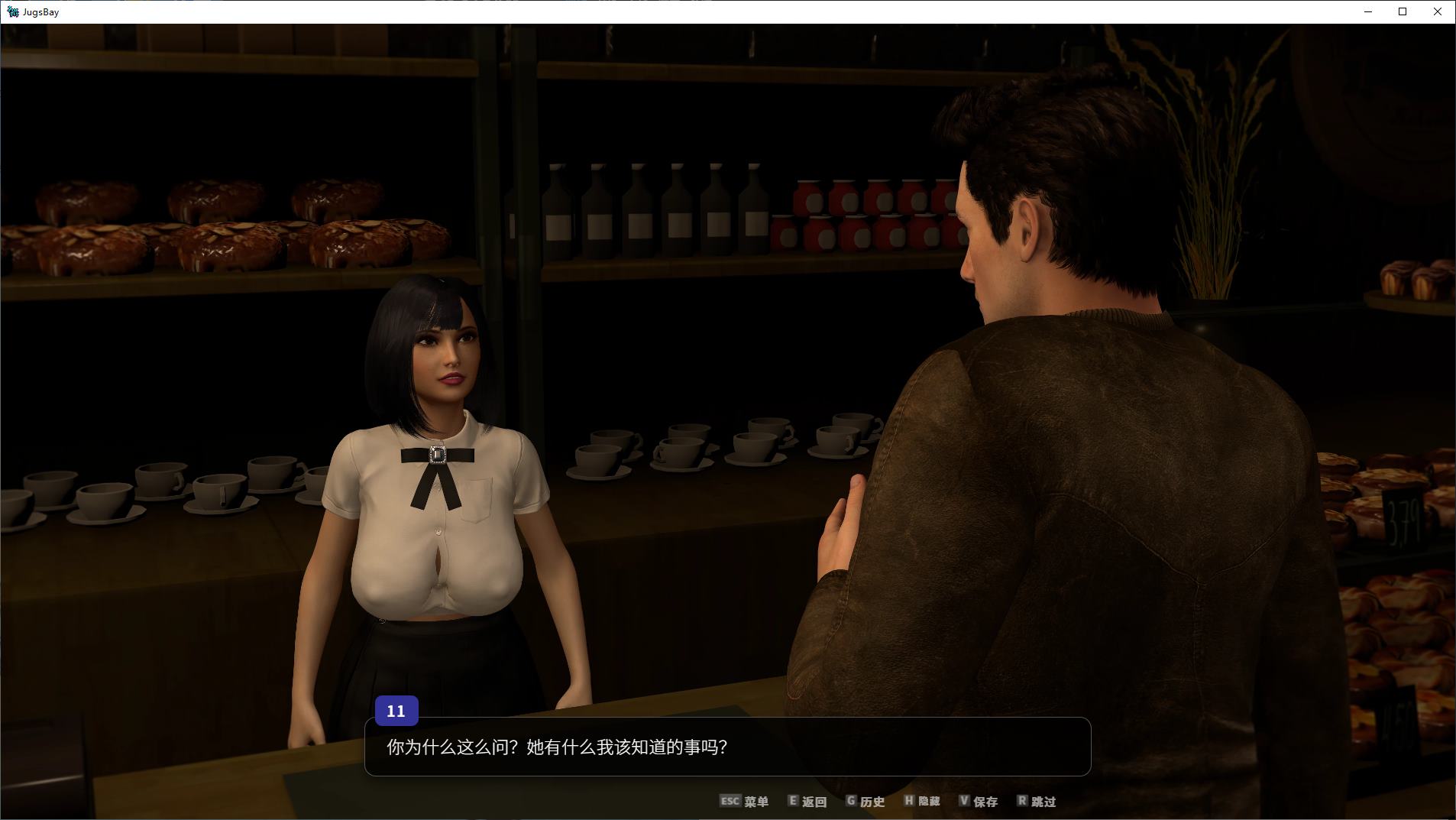Click the E key icon beside 返回
This screenshot has height=820, width=1456.
[x=792, y=802]
